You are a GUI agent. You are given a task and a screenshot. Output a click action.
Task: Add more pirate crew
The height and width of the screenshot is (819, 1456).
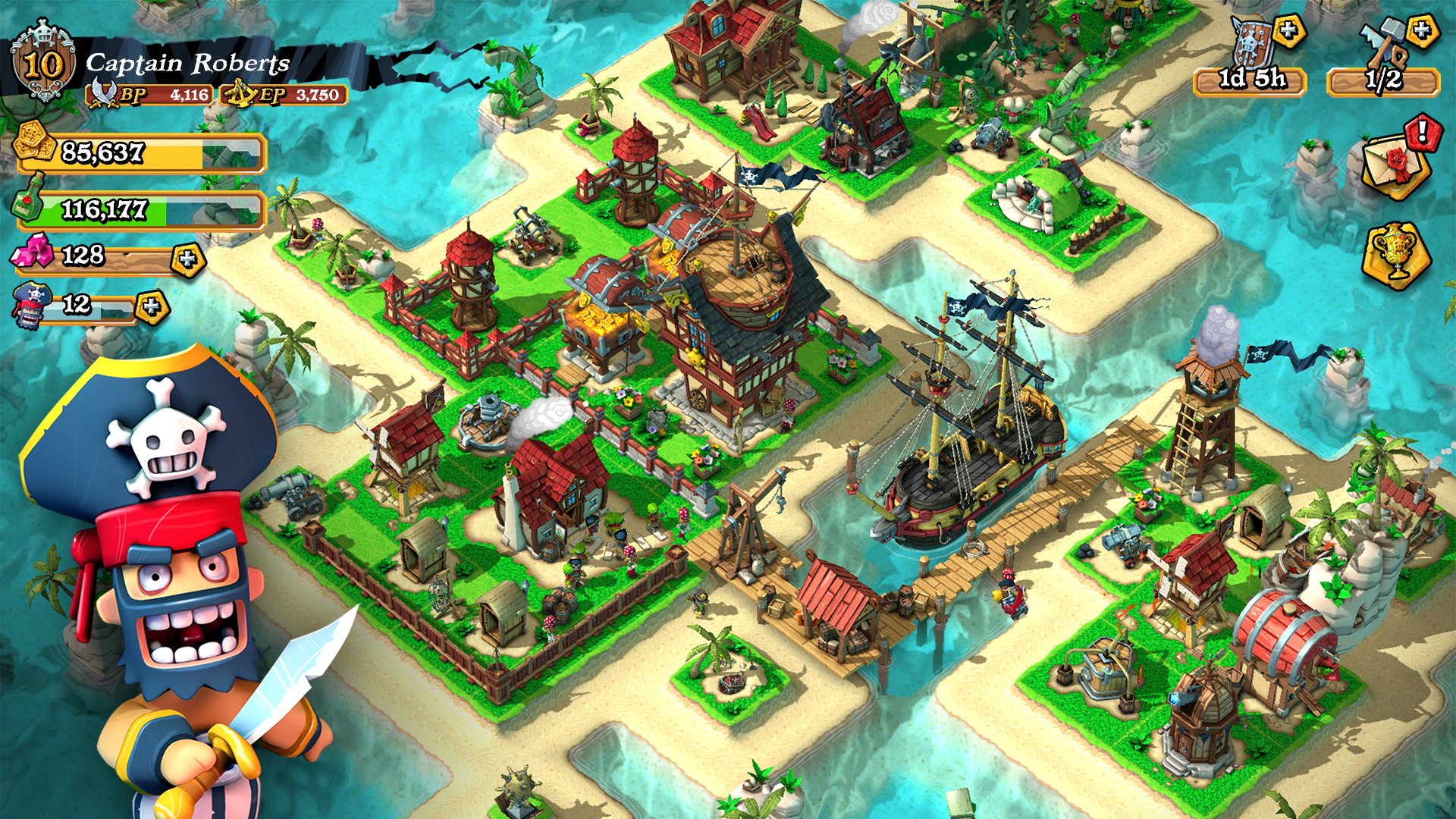[x=152, y=307]
